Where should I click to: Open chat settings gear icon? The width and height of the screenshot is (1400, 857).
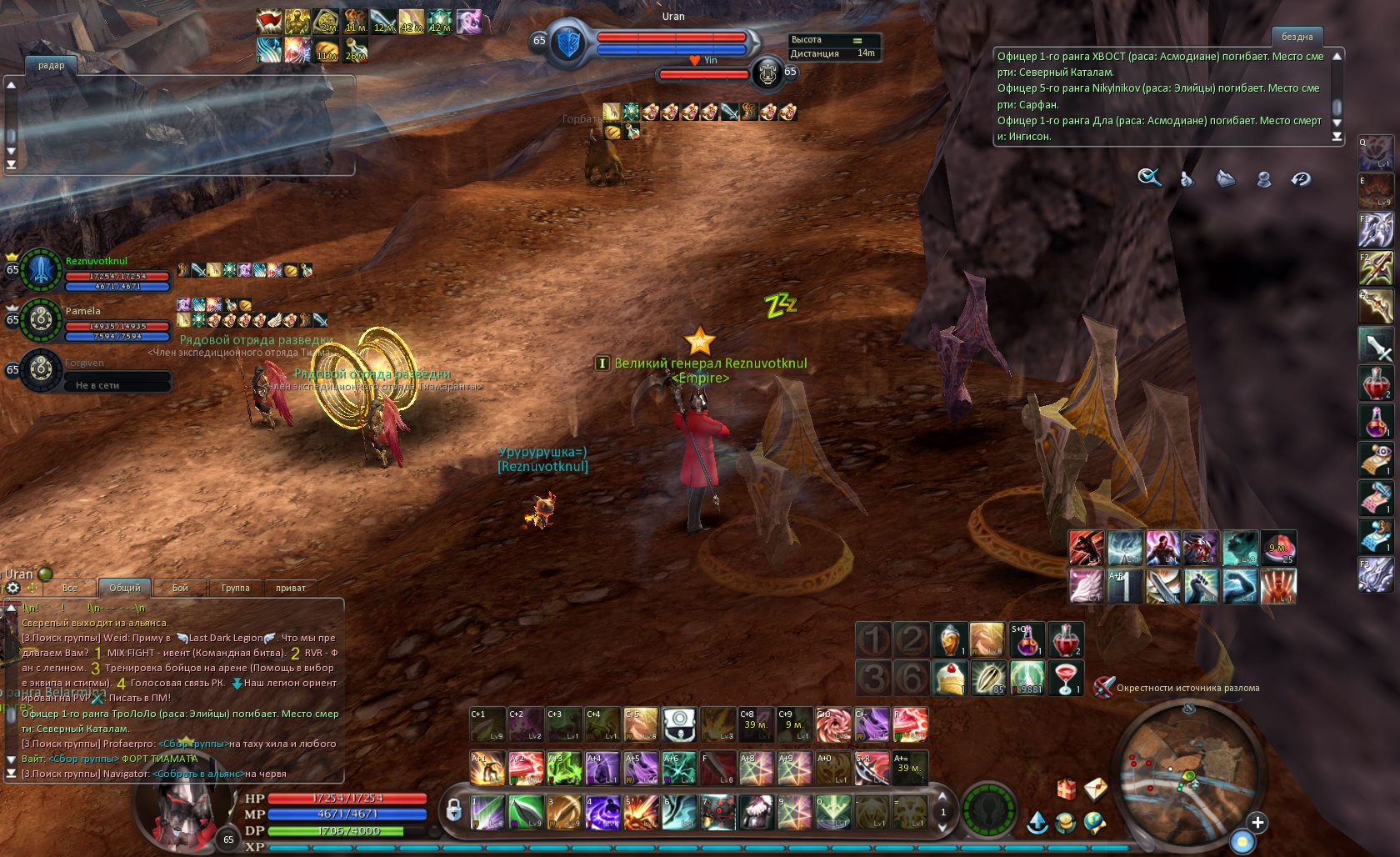click(x=13, y=588)
